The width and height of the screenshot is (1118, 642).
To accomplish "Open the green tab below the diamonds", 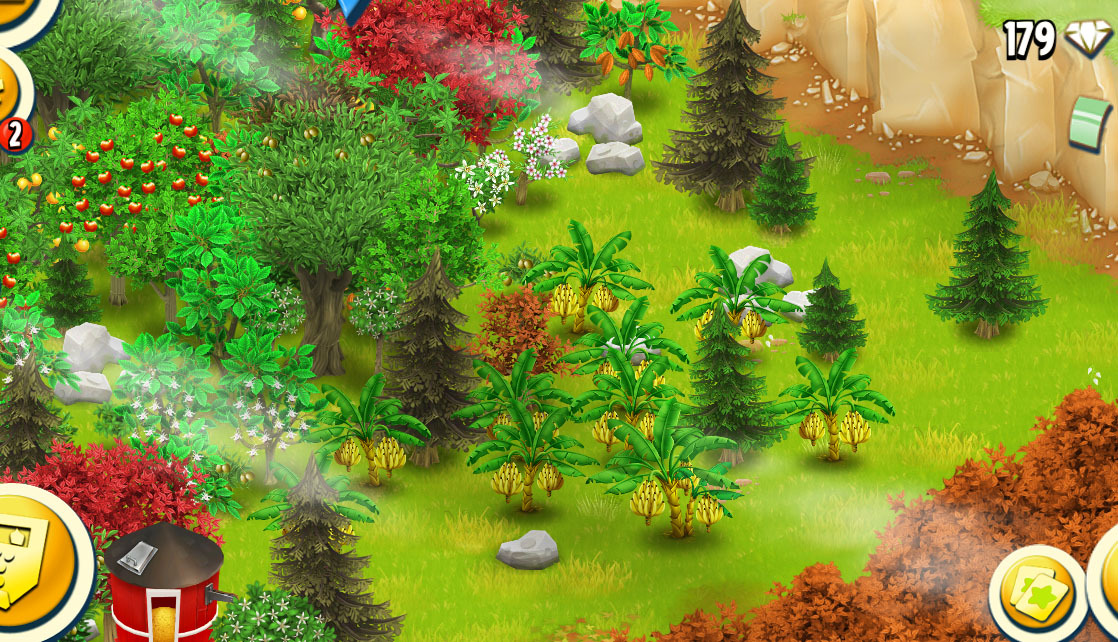I will [1093, 122].
